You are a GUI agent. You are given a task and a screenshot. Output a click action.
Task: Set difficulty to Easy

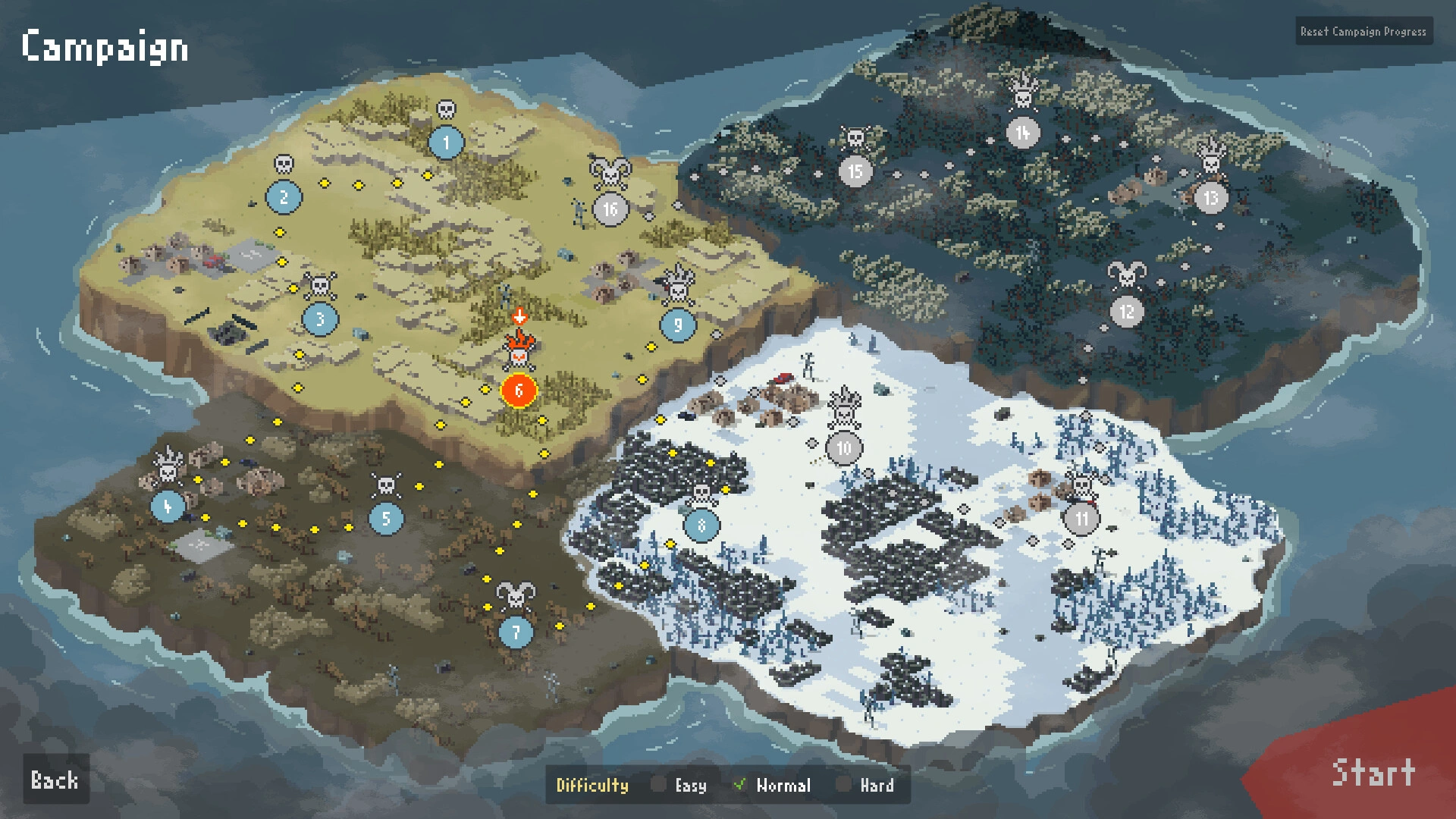point(658,785)
